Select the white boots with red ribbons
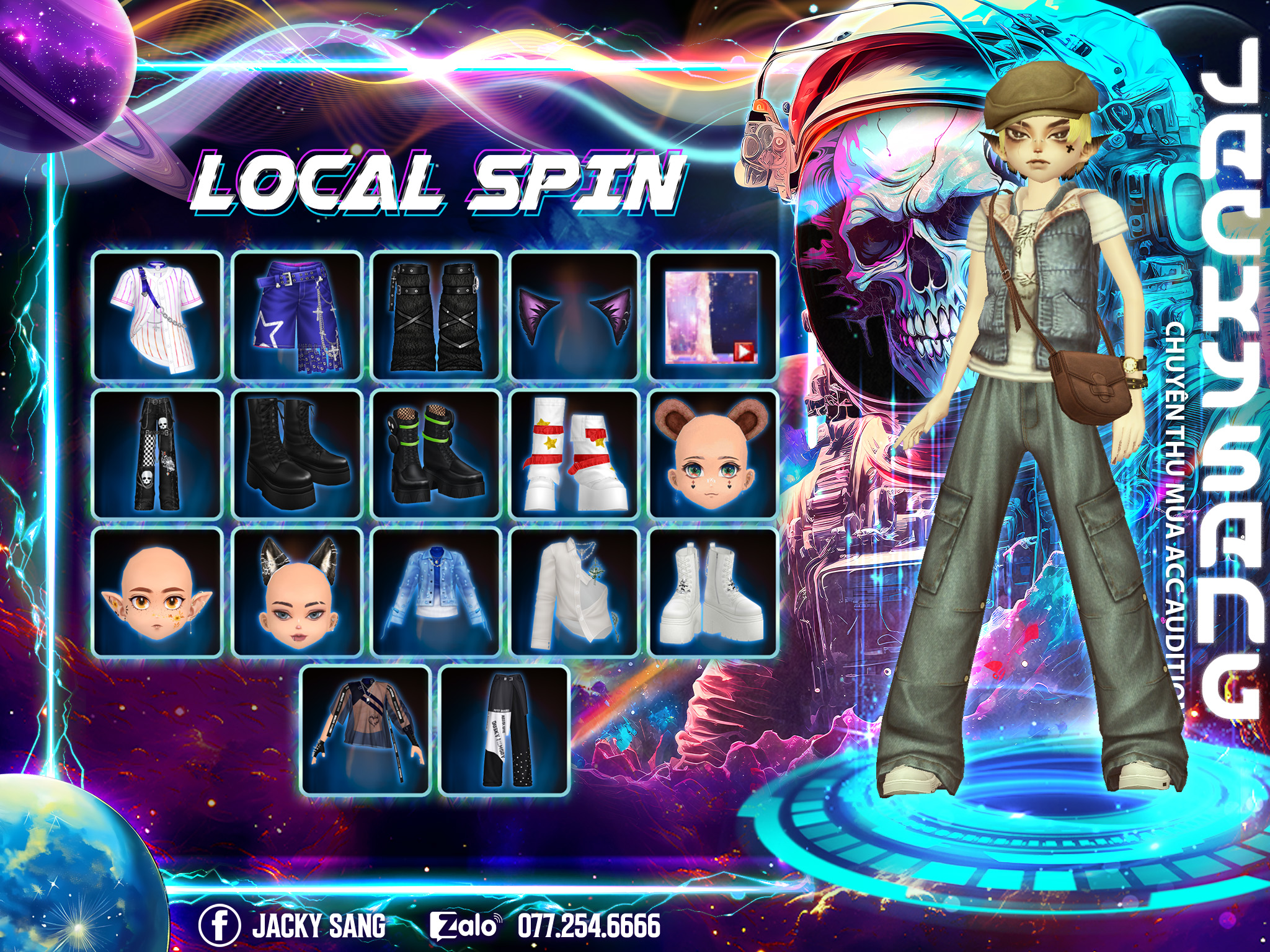The height and width of the screenshot is (952, 1270). pos(575,454)
